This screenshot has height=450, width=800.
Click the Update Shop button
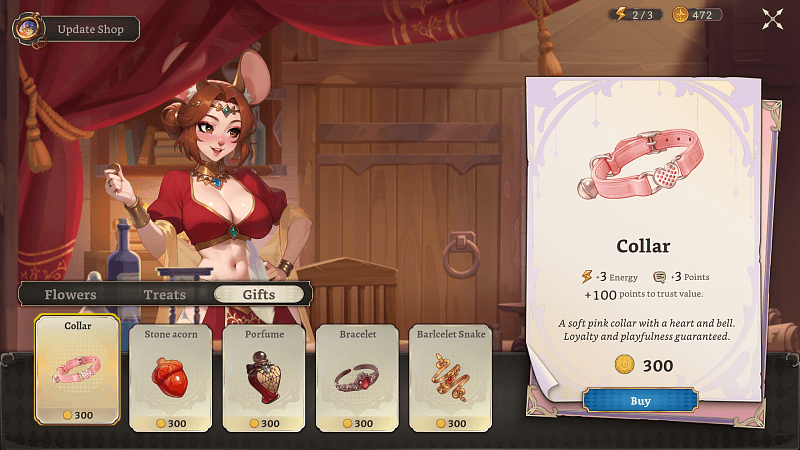pos(90,29)
